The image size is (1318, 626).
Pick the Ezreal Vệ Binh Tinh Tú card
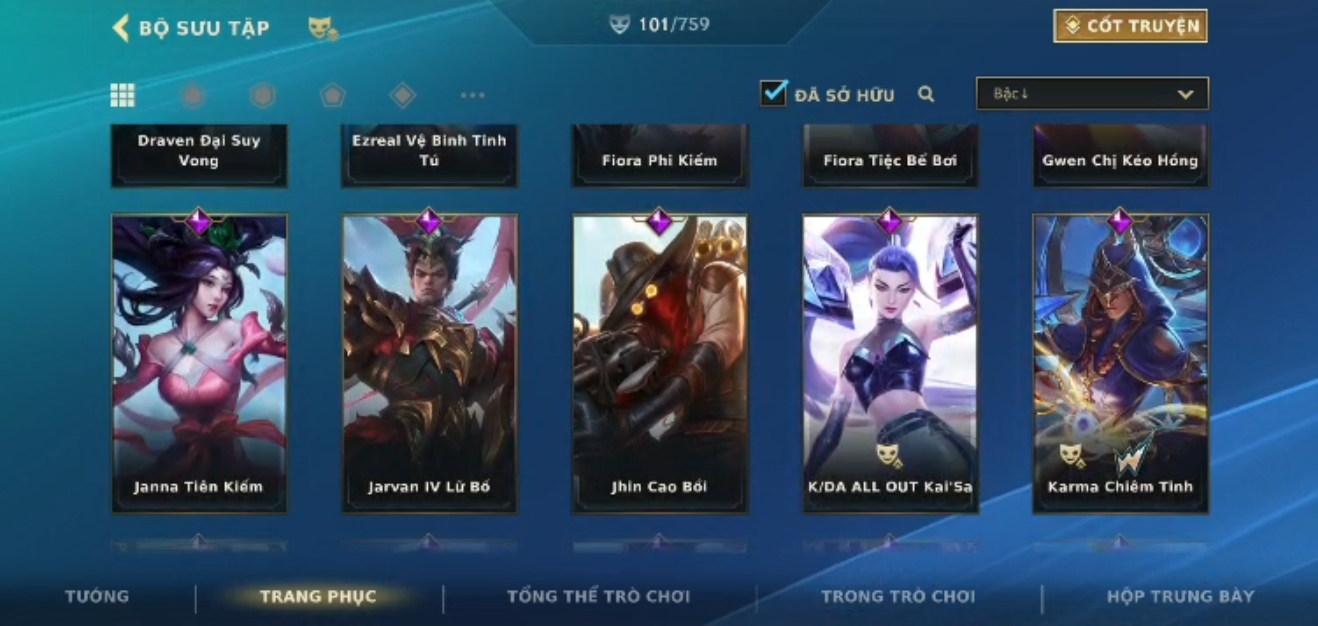[429, 155]
